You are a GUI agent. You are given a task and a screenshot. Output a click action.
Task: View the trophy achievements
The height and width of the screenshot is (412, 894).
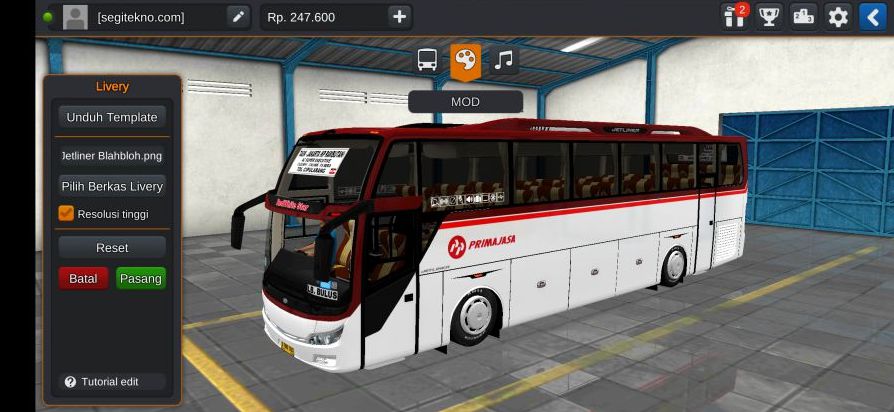[769, 17]
